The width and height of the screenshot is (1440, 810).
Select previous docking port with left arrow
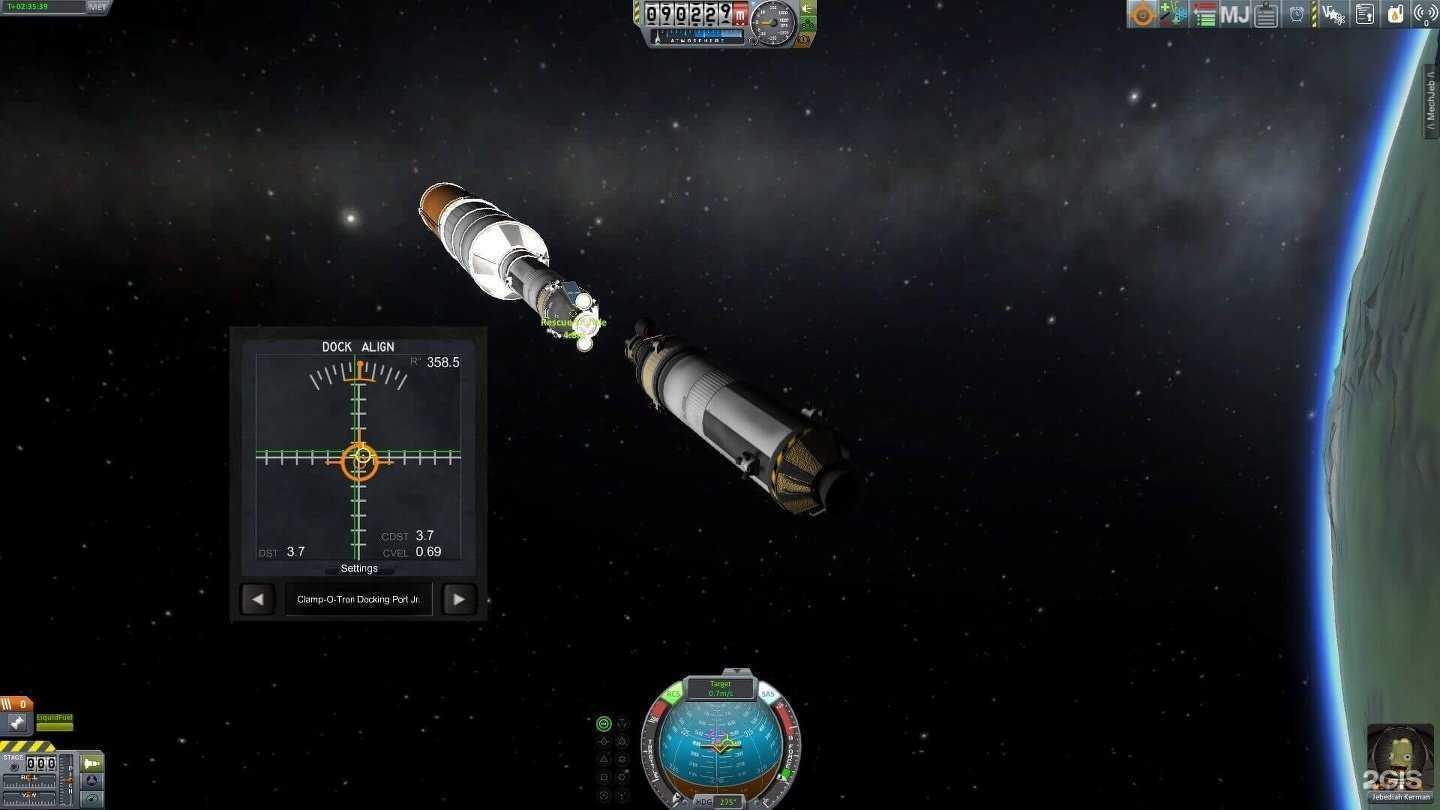click(x=257, y=600)
